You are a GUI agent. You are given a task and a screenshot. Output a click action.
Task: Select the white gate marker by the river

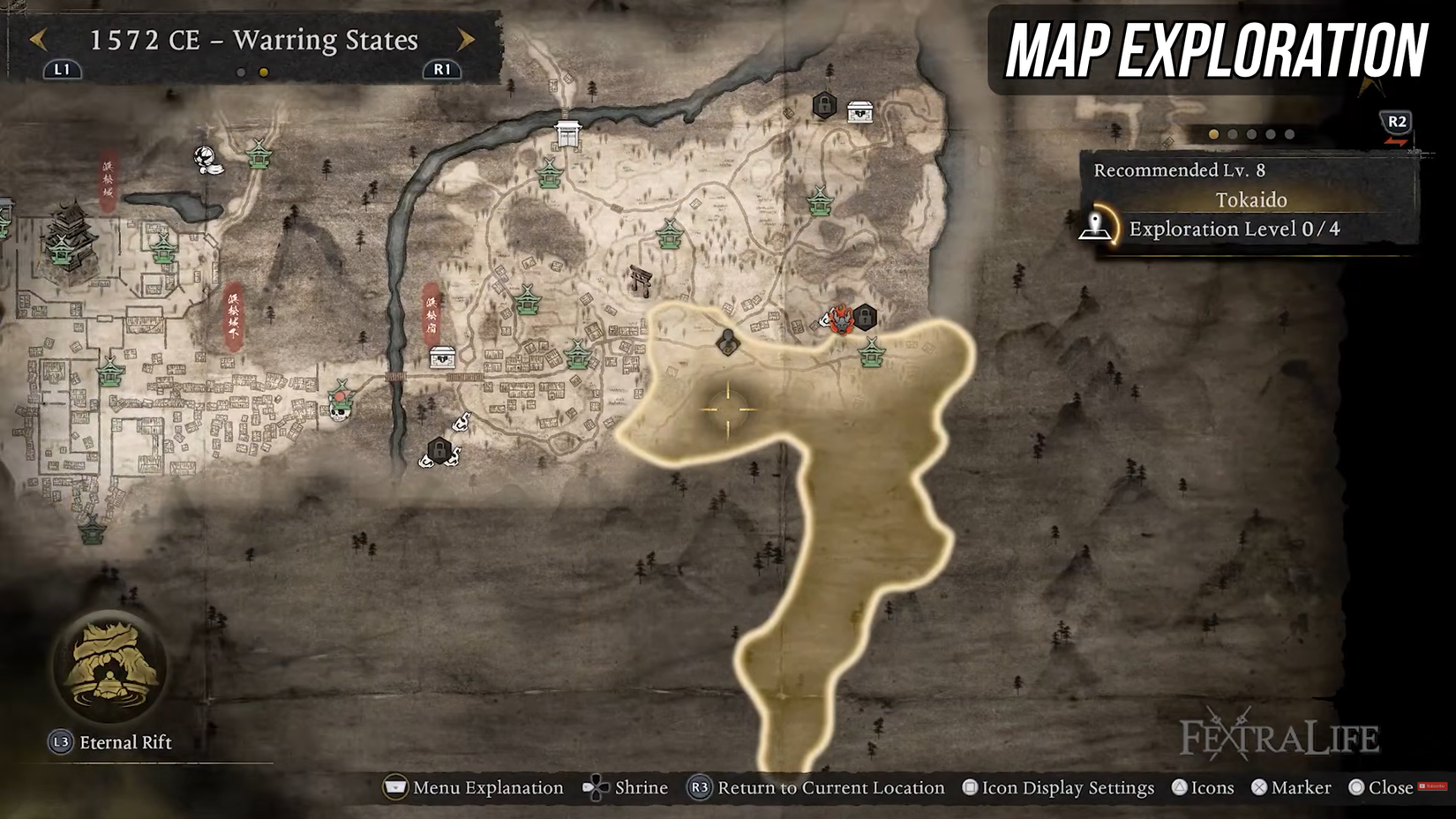point(567,134)
